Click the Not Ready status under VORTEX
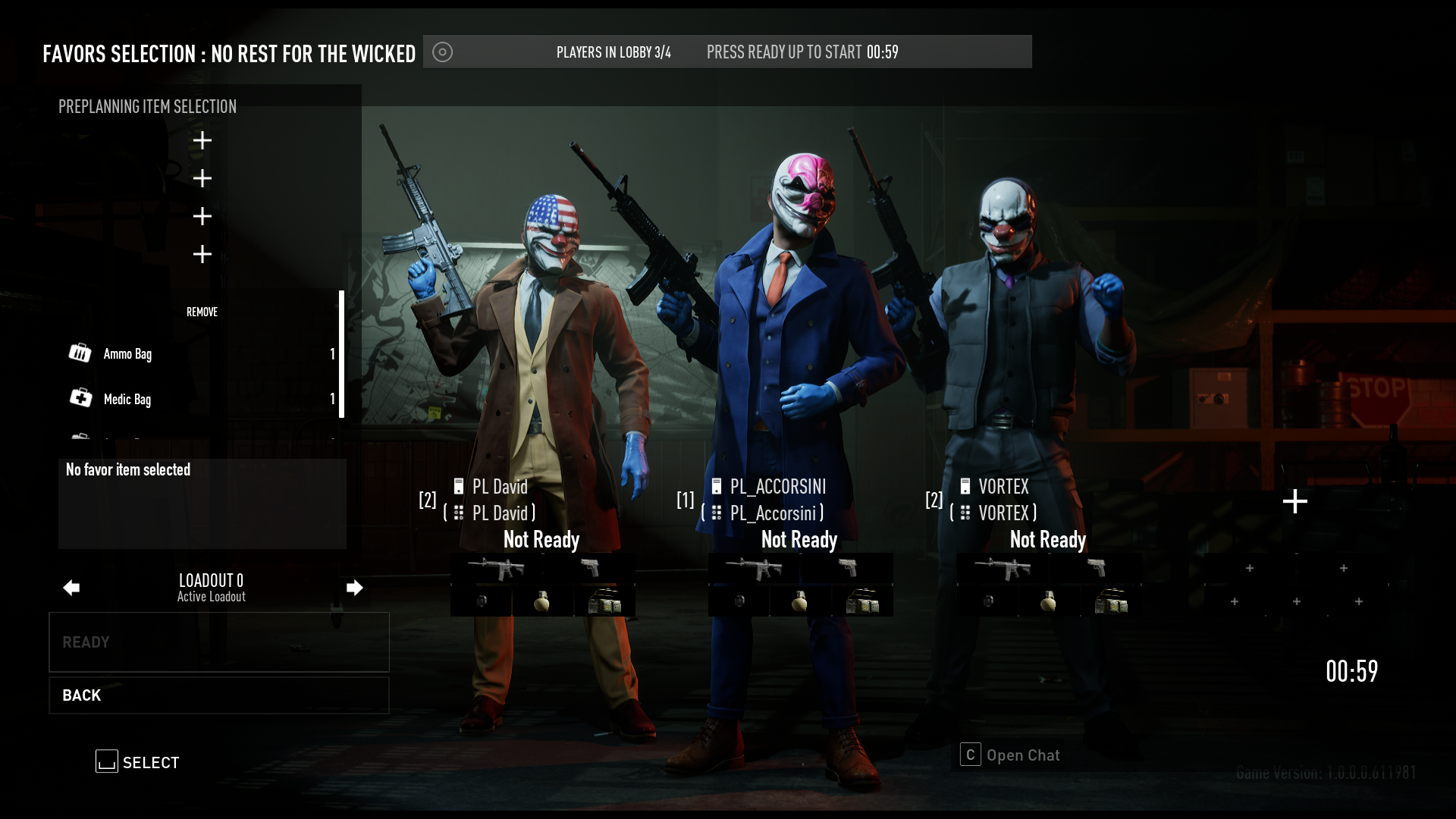The image size is (1456, 819). (x=1048, y=540)
